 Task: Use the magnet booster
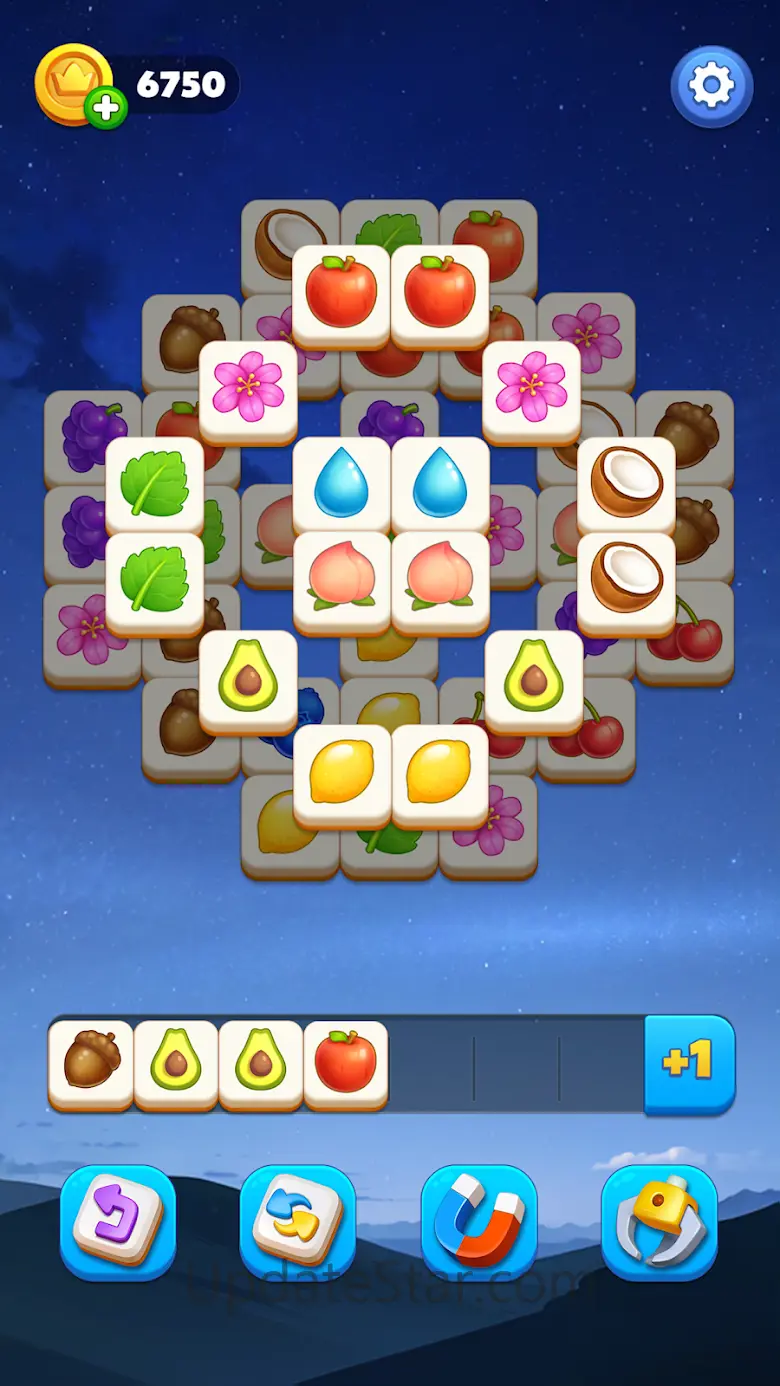point(479,1222)
